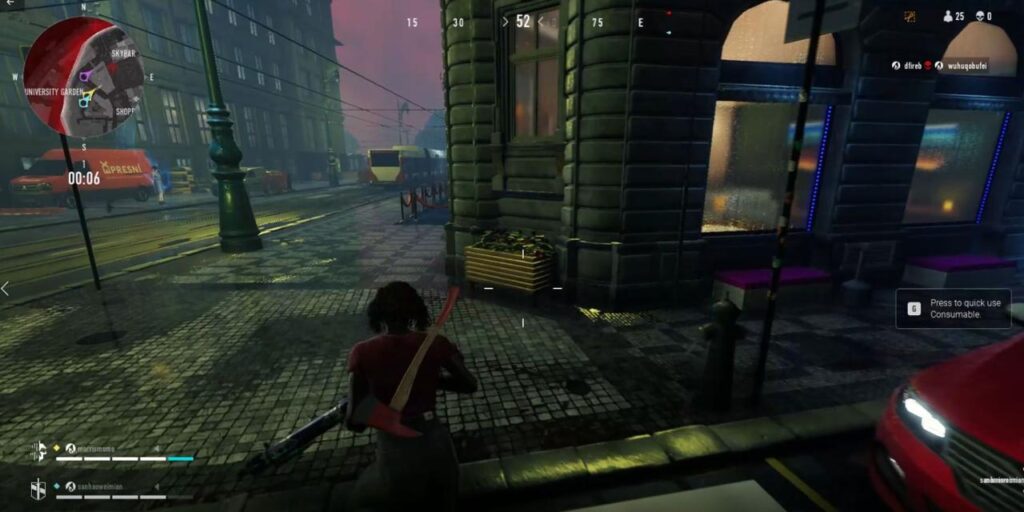The height and width of the screenshot is (512, 1024).
Task: Select the second squad member's shield clan icon
Action: click(x=38, y=488)
